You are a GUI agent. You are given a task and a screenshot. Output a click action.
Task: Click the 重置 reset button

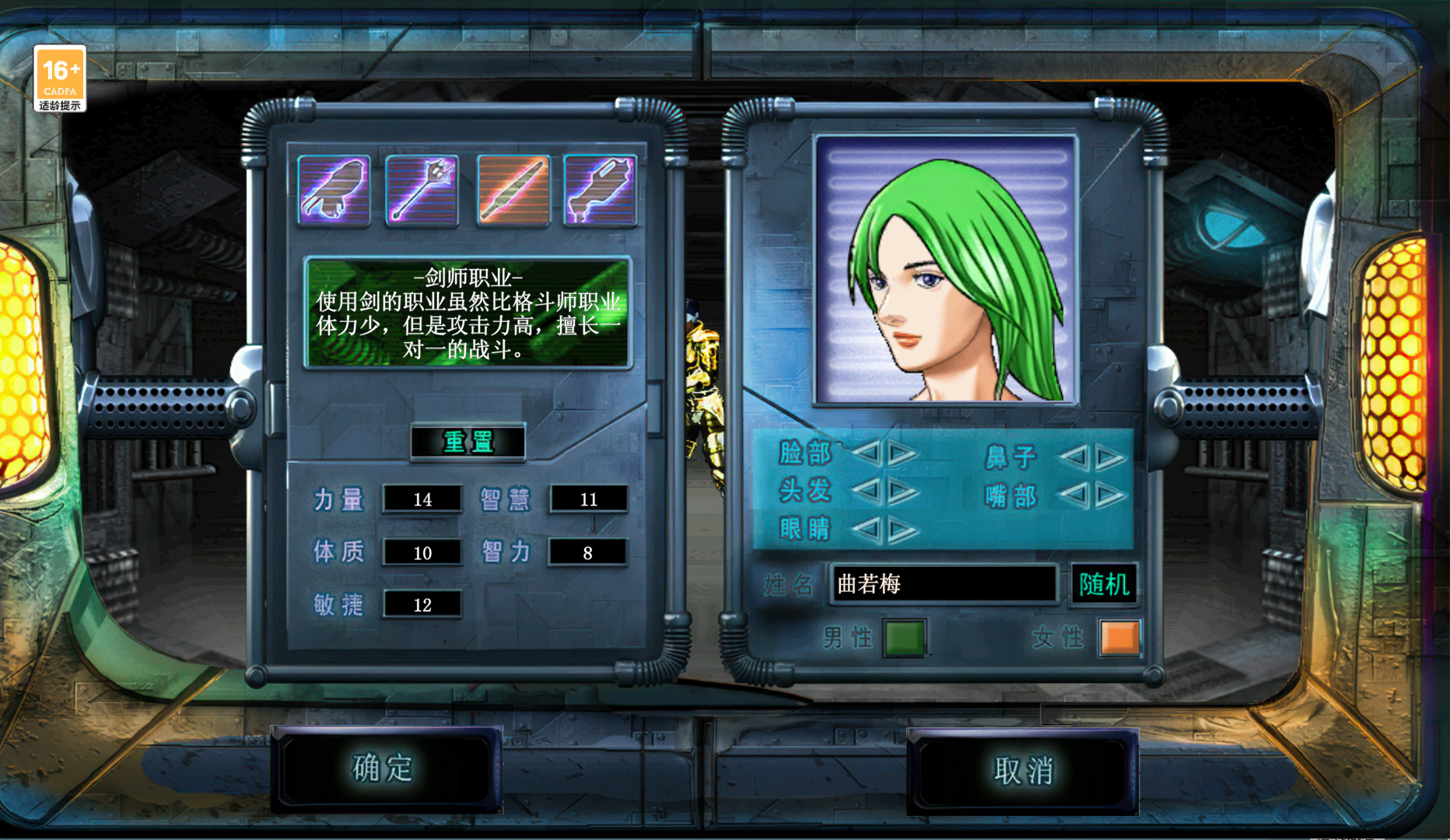[468, 442]
